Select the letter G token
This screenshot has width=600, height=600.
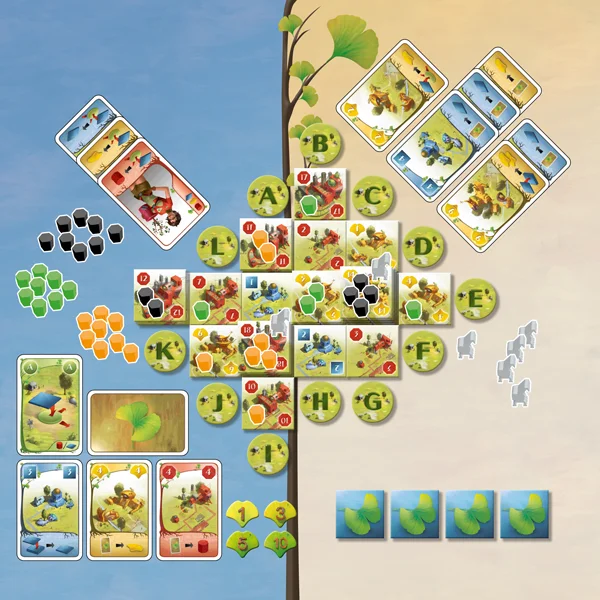pyautogui.click(x=373, y=399)
